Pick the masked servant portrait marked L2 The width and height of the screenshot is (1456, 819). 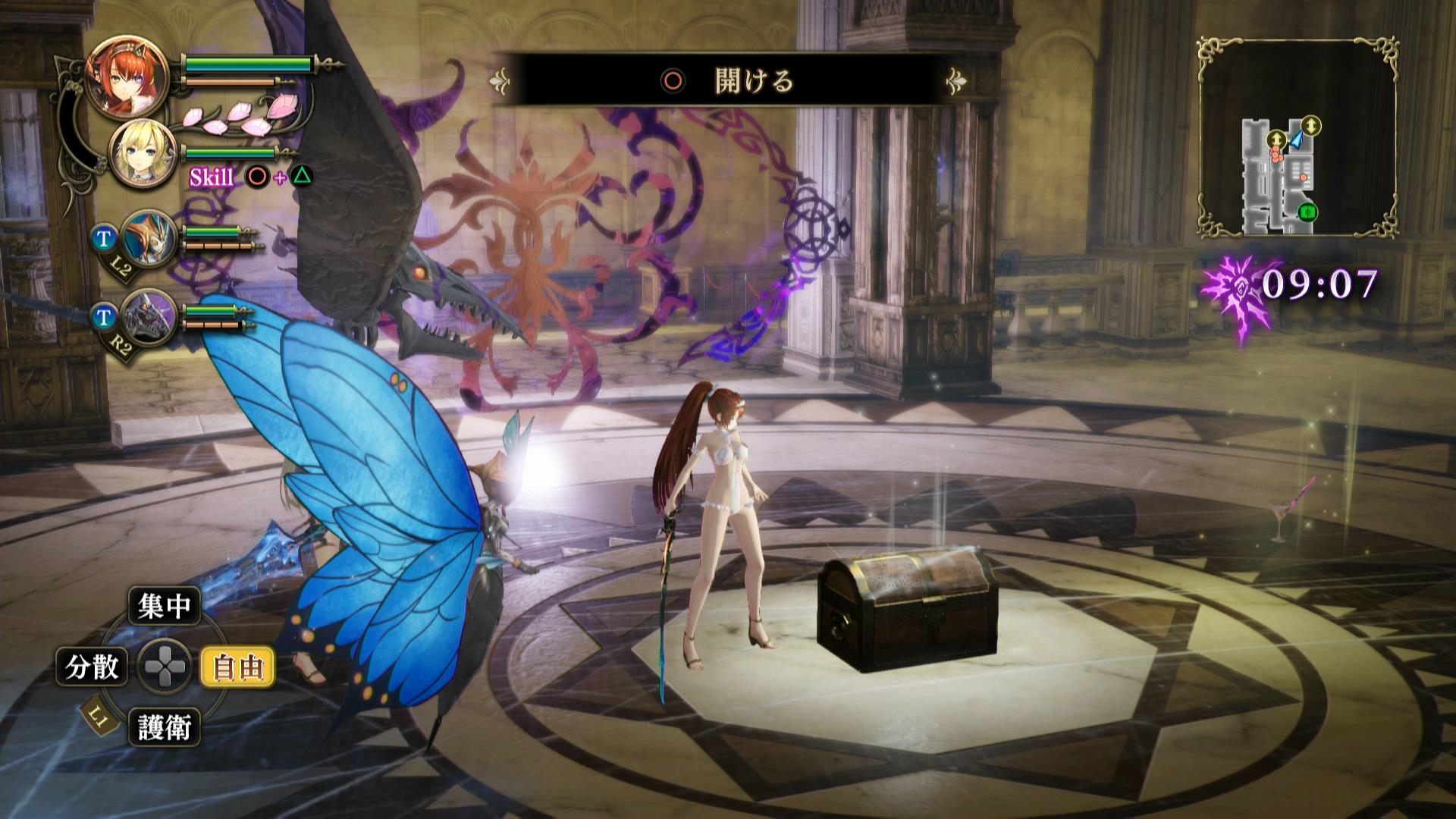click(148, 238)
